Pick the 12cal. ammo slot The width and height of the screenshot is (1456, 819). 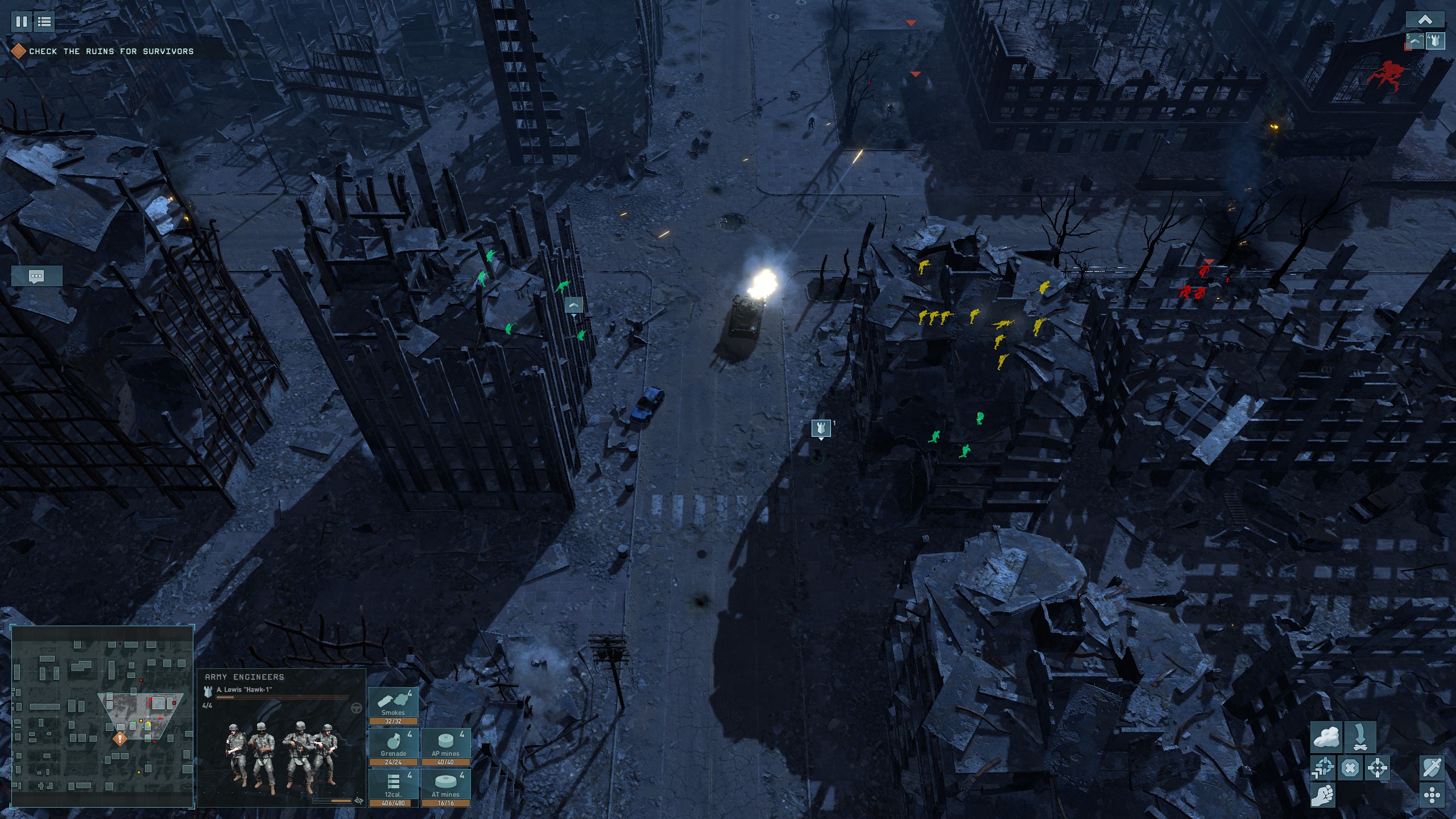point(394,788)
